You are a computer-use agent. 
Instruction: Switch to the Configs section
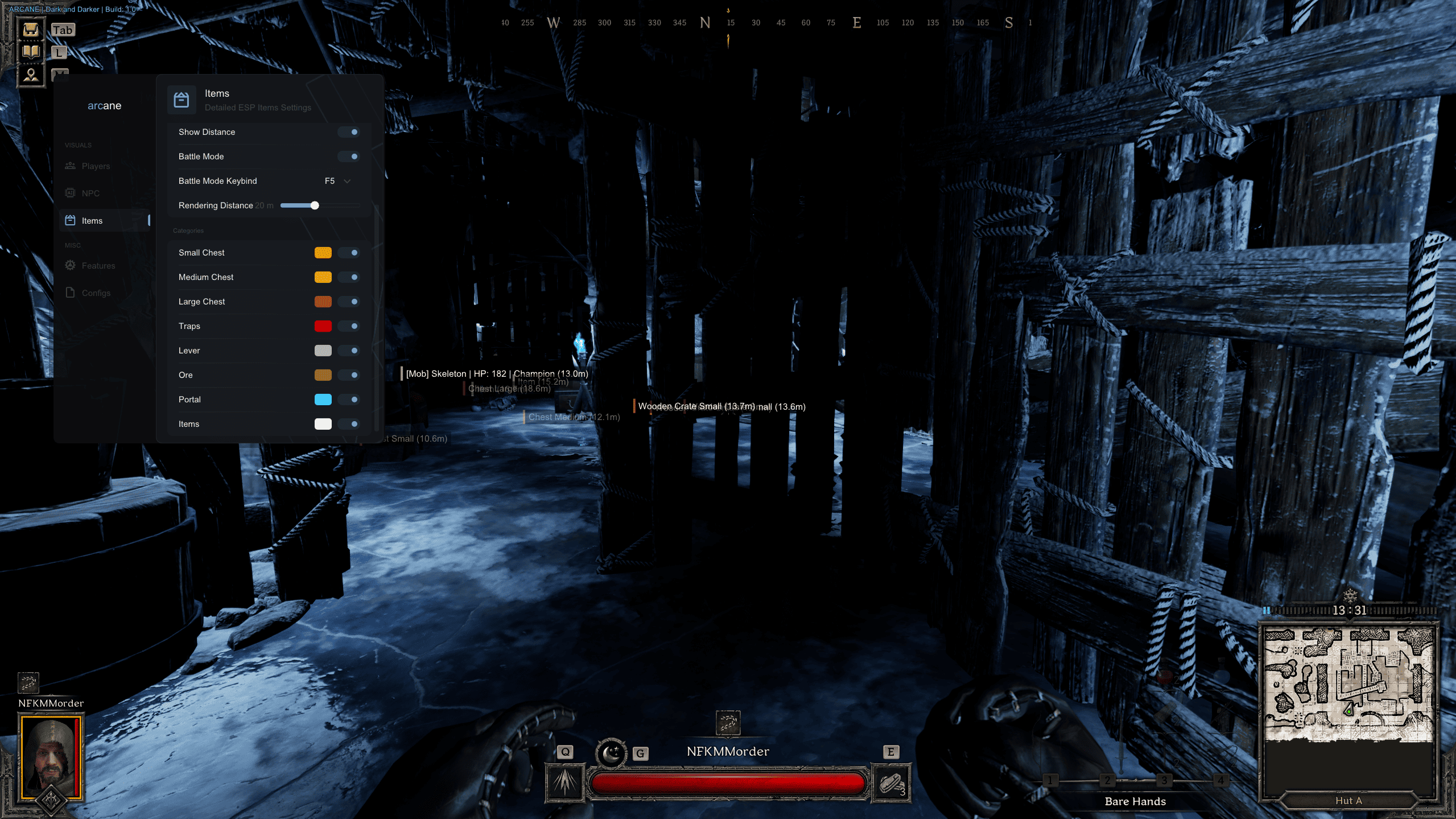point(69,292)
